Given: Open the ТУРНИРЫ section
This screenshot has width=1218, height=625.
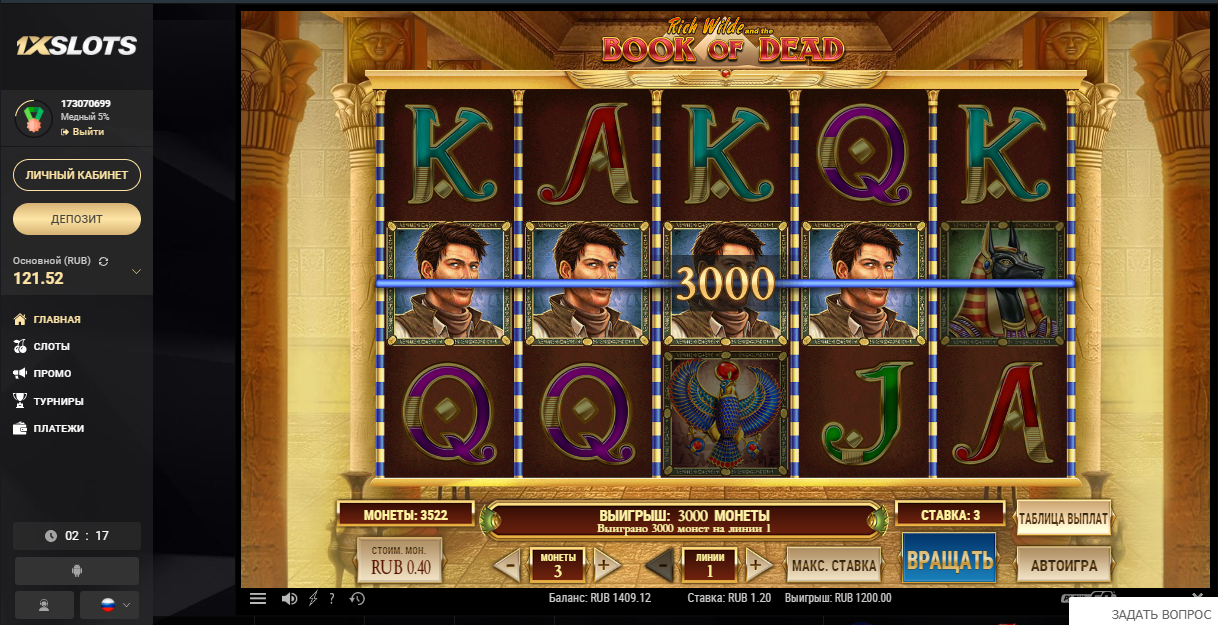Looking at the screenshot, I should point(60,401).
